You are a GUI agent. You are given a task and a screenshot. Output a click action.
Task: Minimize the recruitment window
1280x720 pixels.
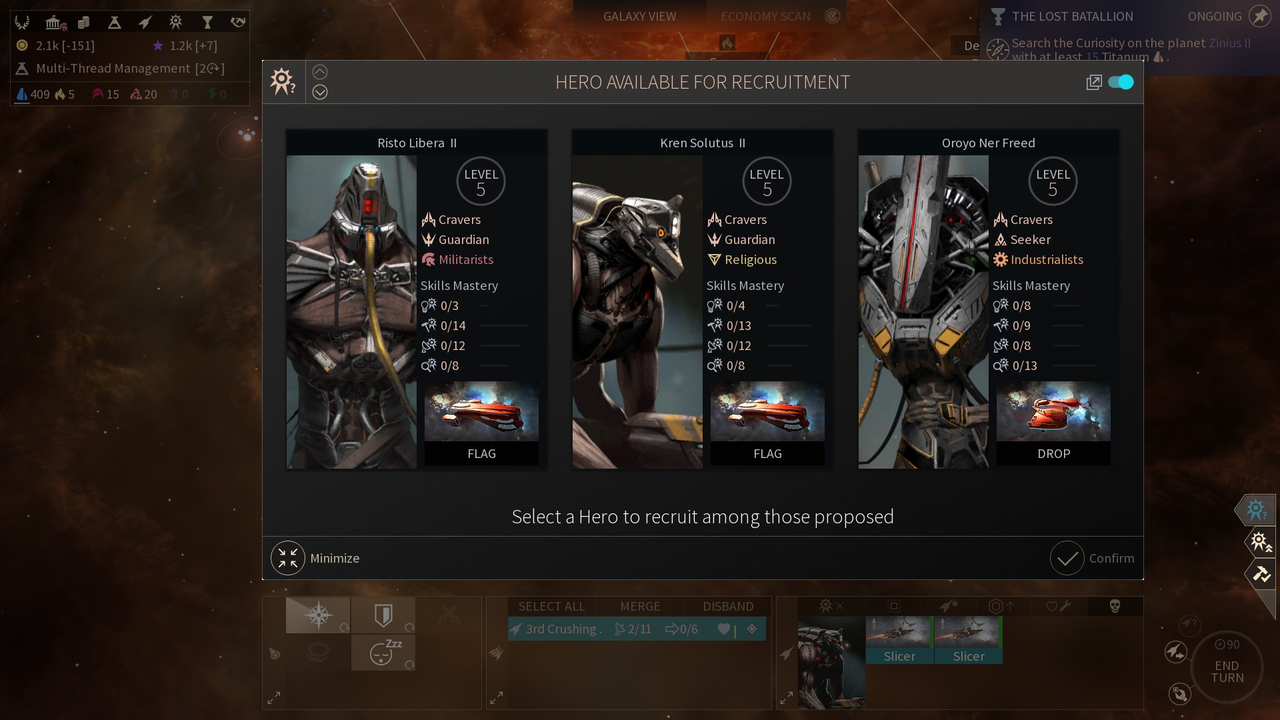(316, 558)
